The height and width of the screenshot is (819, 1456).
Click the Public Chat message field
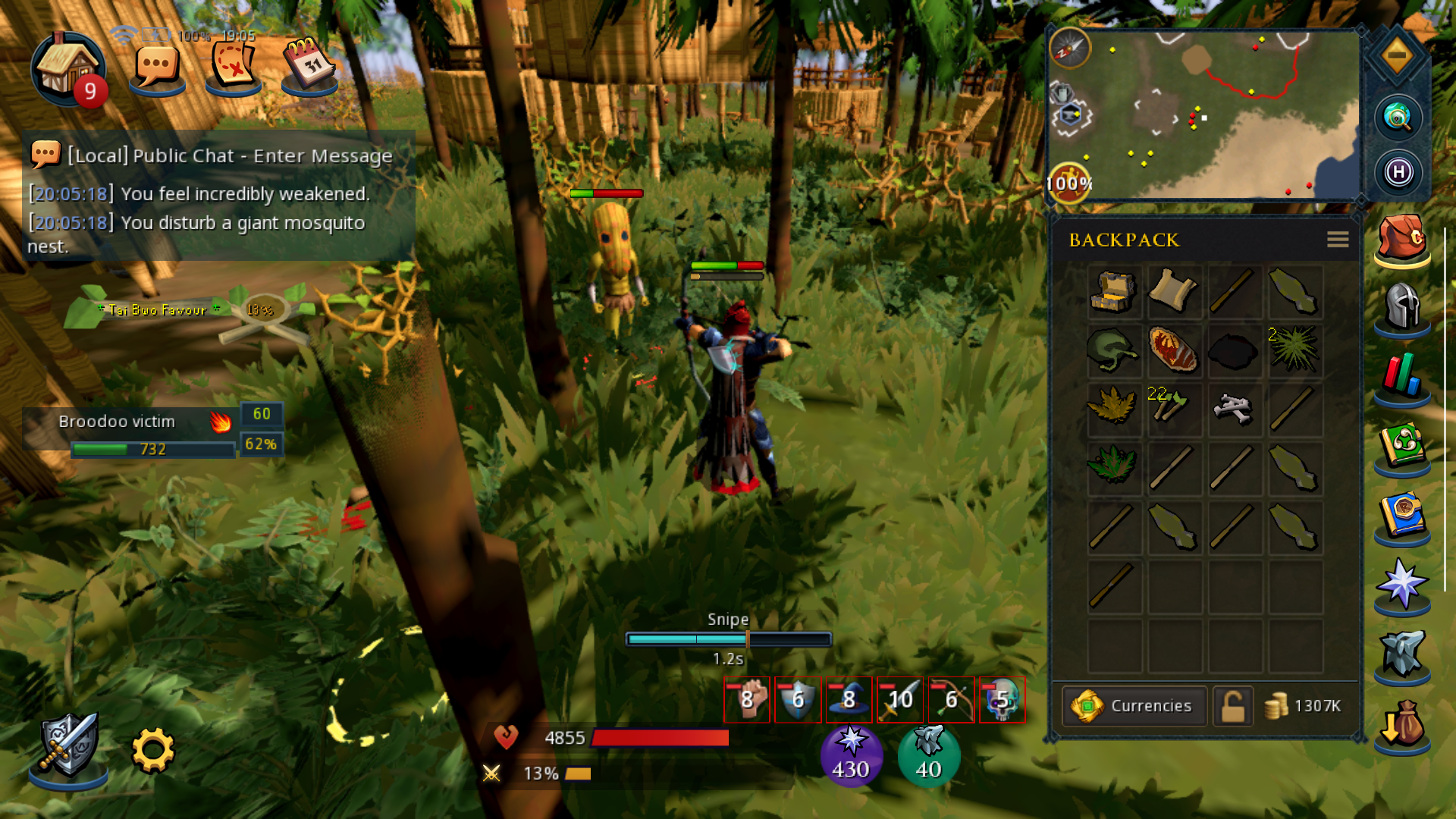230,156
